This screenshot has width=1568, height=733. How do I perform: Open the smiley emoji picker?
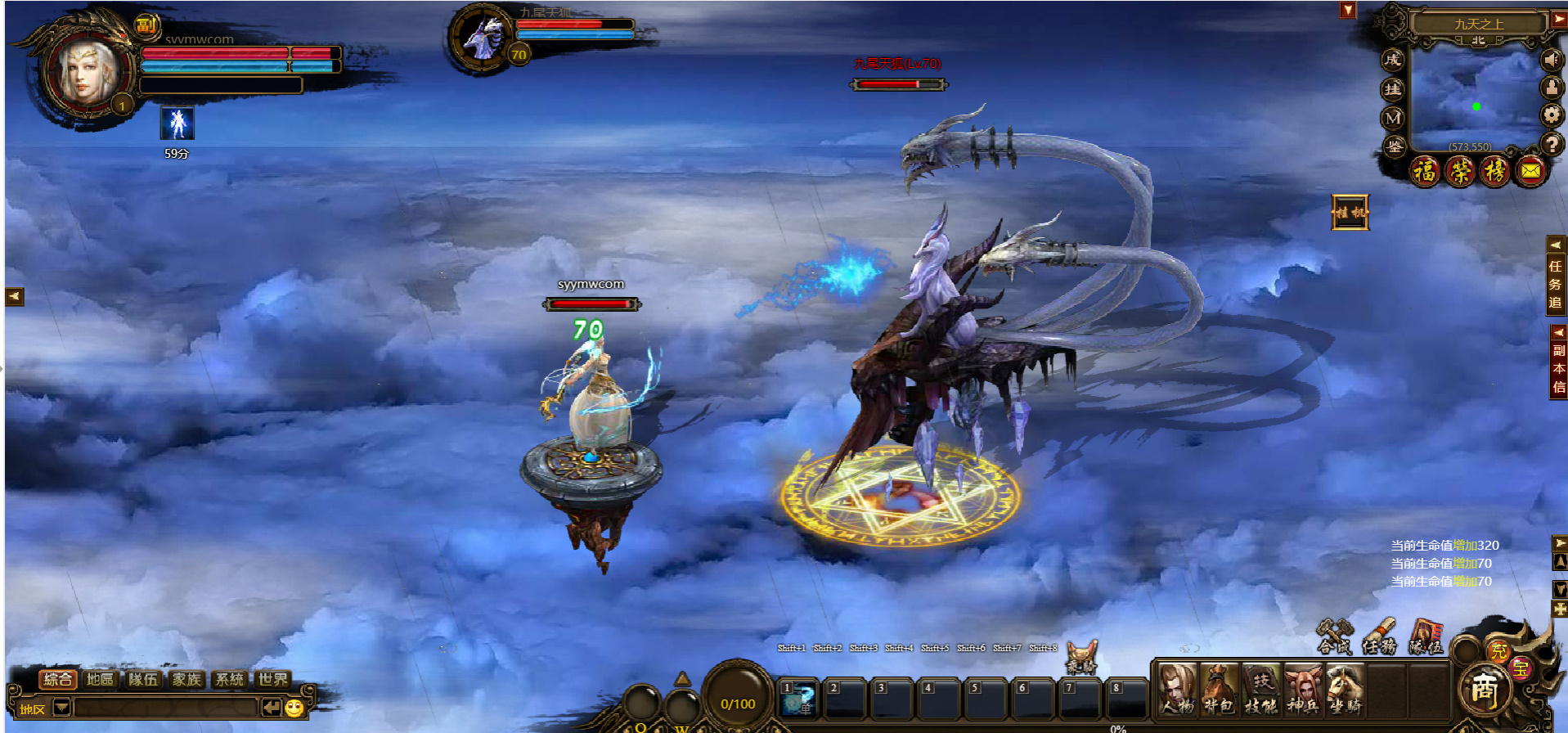click(x=294, y=708)
